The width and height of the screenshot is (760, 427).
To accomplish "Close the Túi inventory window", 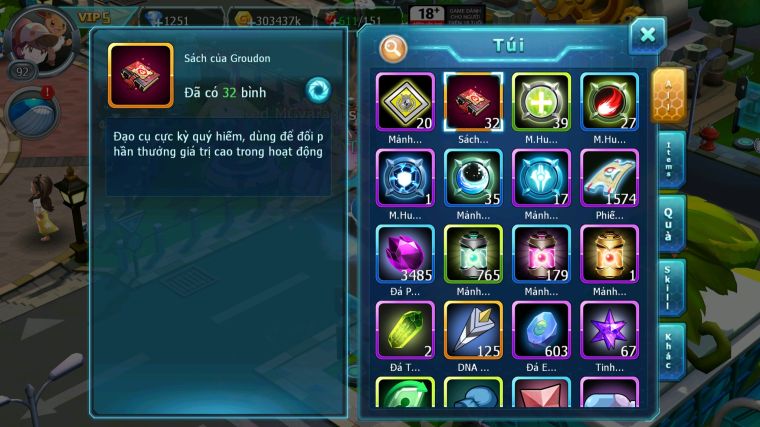I will point(647,36).
